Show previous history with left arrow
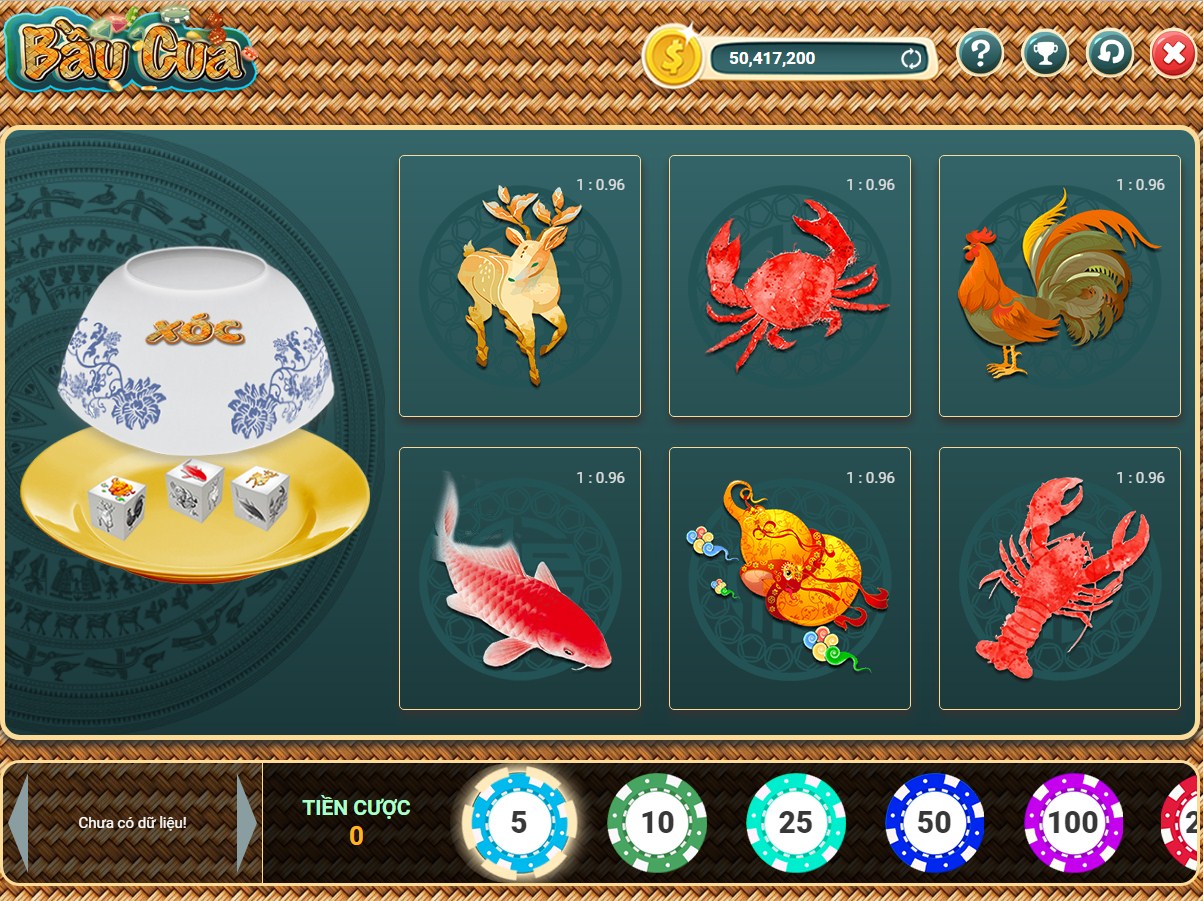Screen dimensions: 1203x901 point(17,822)
